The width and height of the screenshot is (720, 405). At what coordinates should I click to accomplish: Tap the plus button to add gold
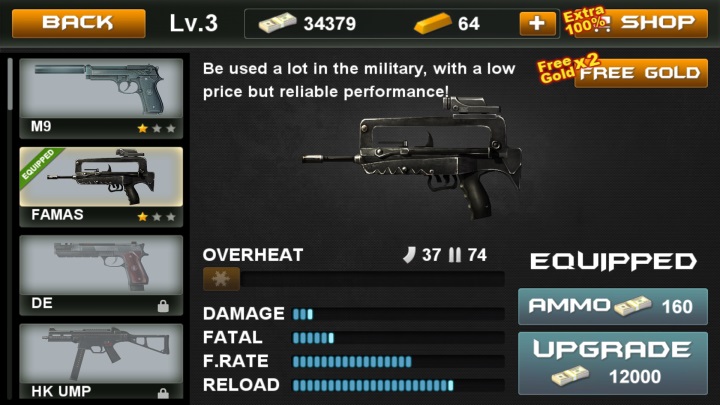click(x=538, y=23)
